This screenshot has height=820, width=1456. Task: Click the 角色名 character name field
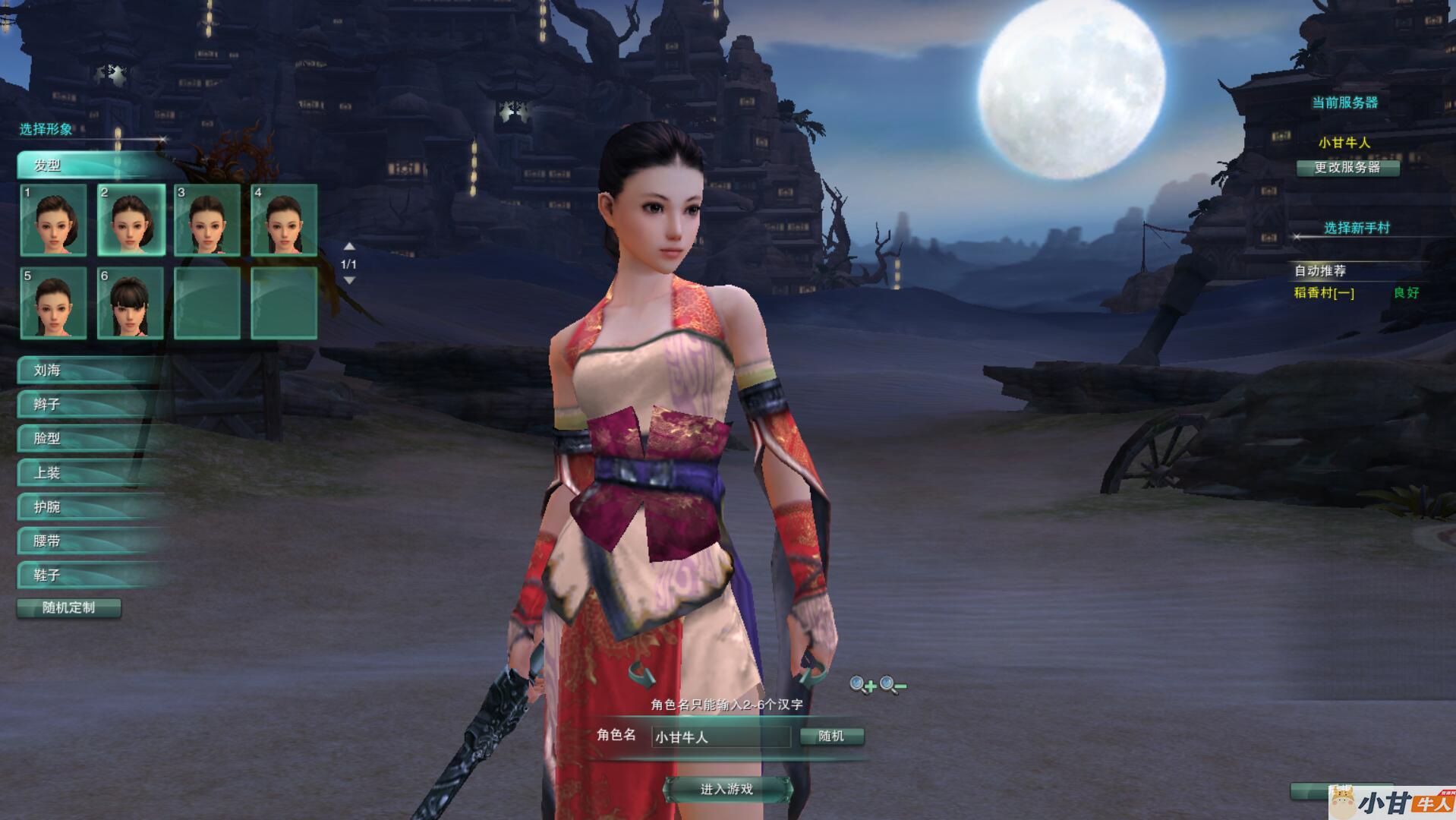[720, 736]
